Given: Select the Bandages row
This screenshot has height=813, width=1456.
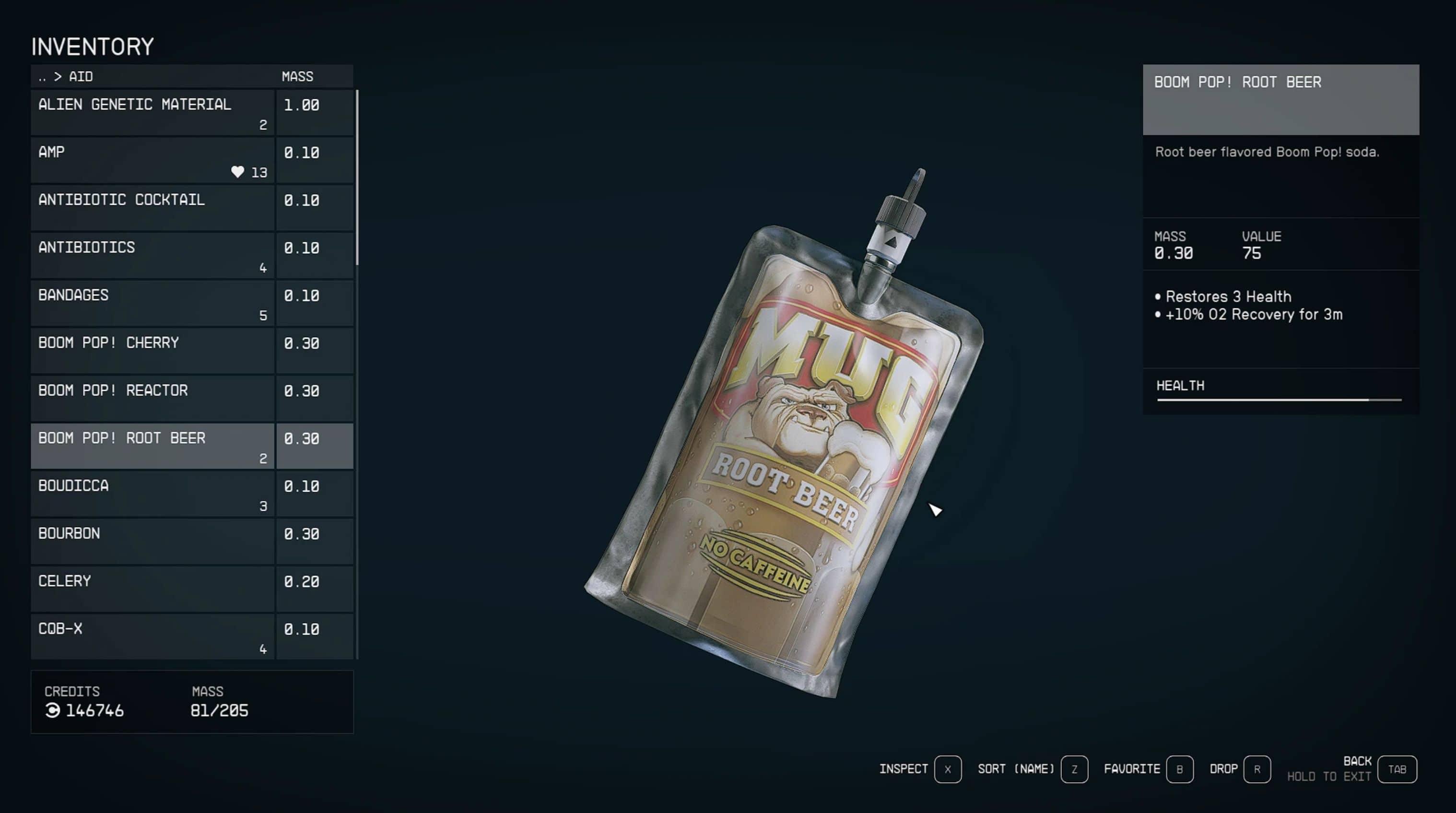Looking at the screenshot, I should click(x=153, y=303).
